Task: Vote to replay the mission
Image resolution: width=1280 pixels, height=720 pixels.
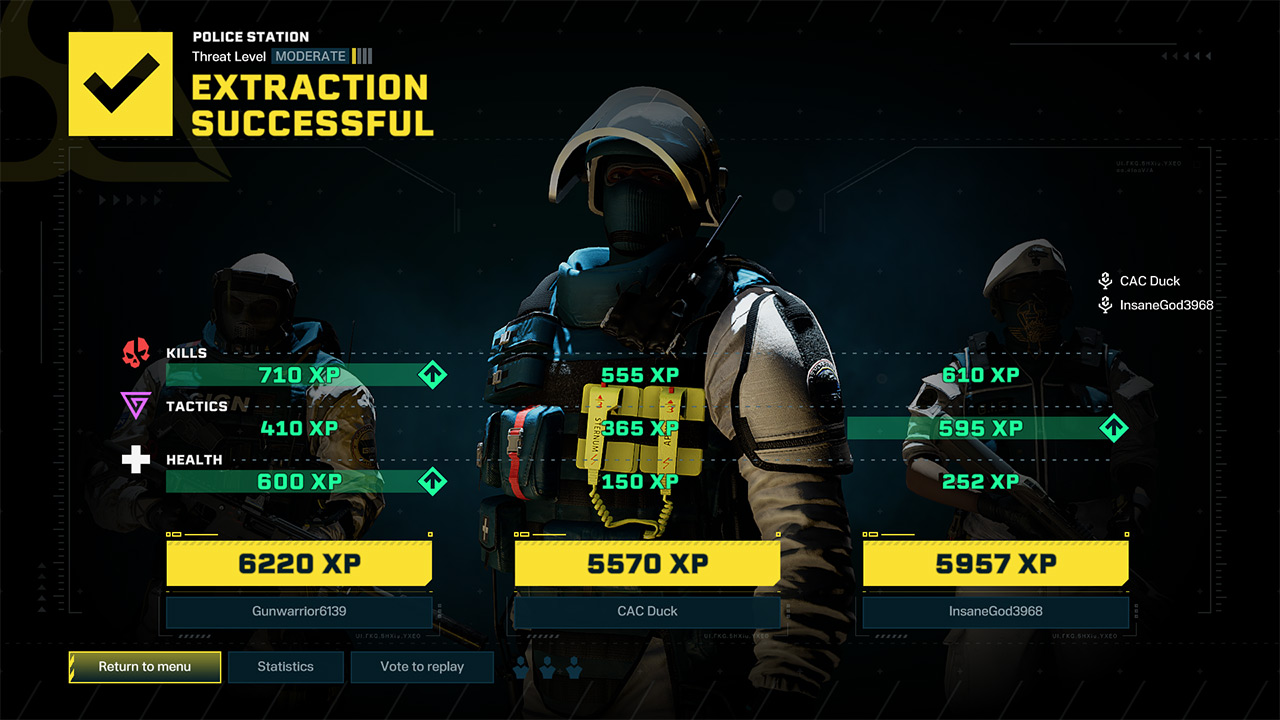Action: pos(422,667)
